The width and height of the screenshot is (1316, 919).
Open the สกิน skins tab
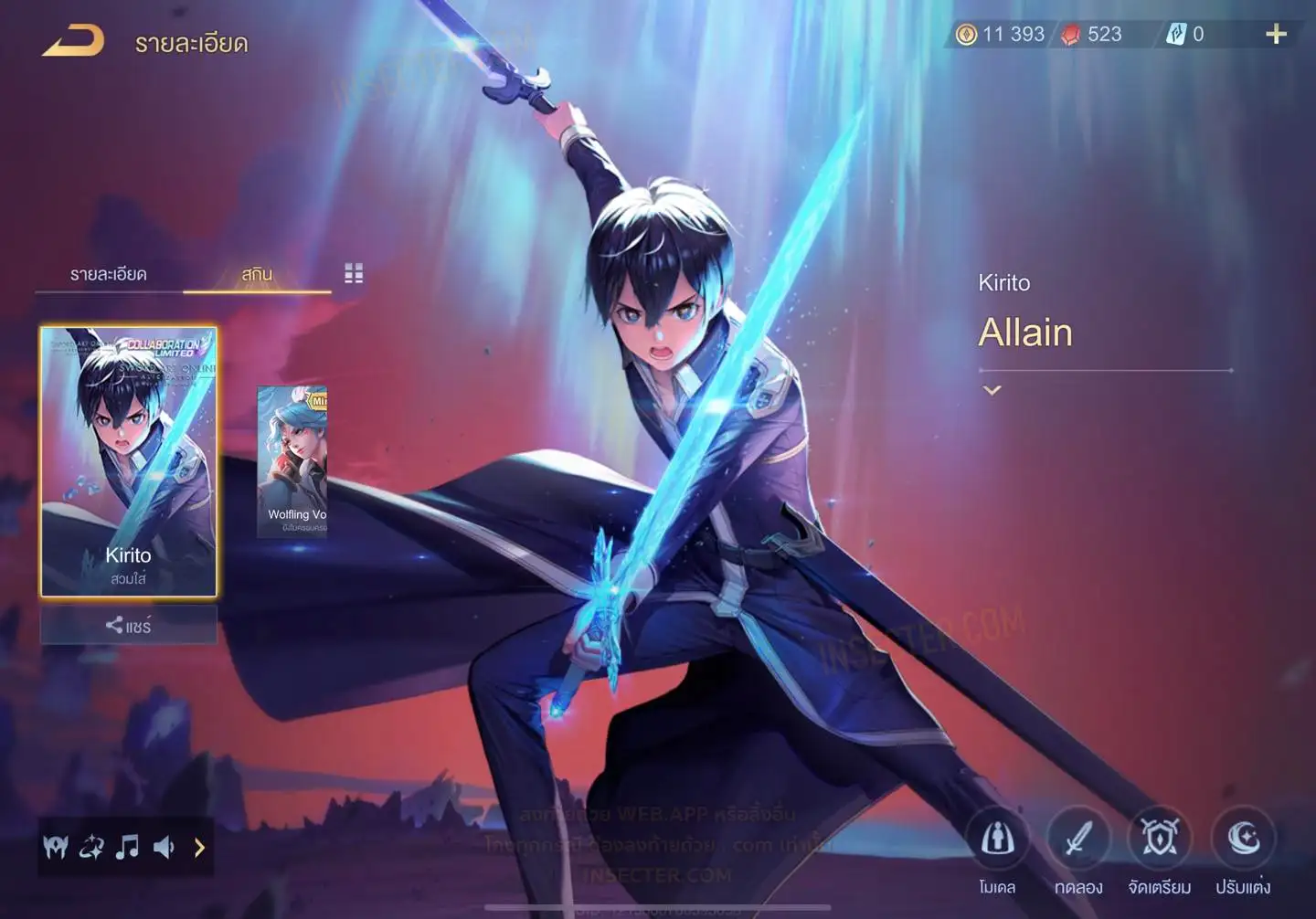(x=257, y=274)
